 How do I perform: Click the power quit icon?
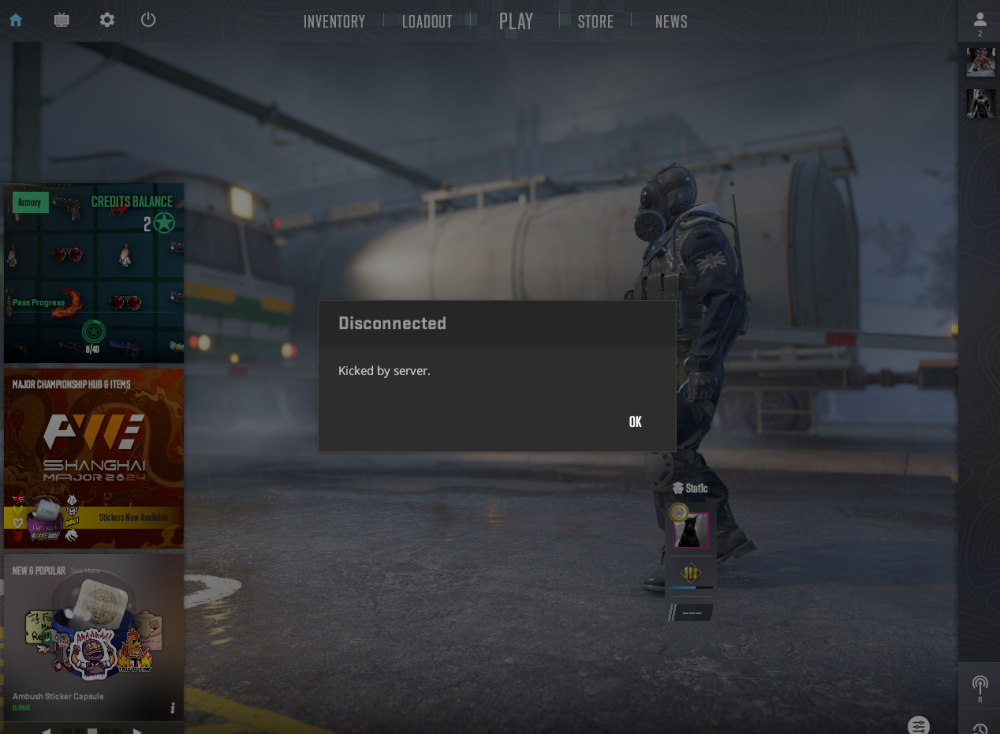tap(148, 20)
